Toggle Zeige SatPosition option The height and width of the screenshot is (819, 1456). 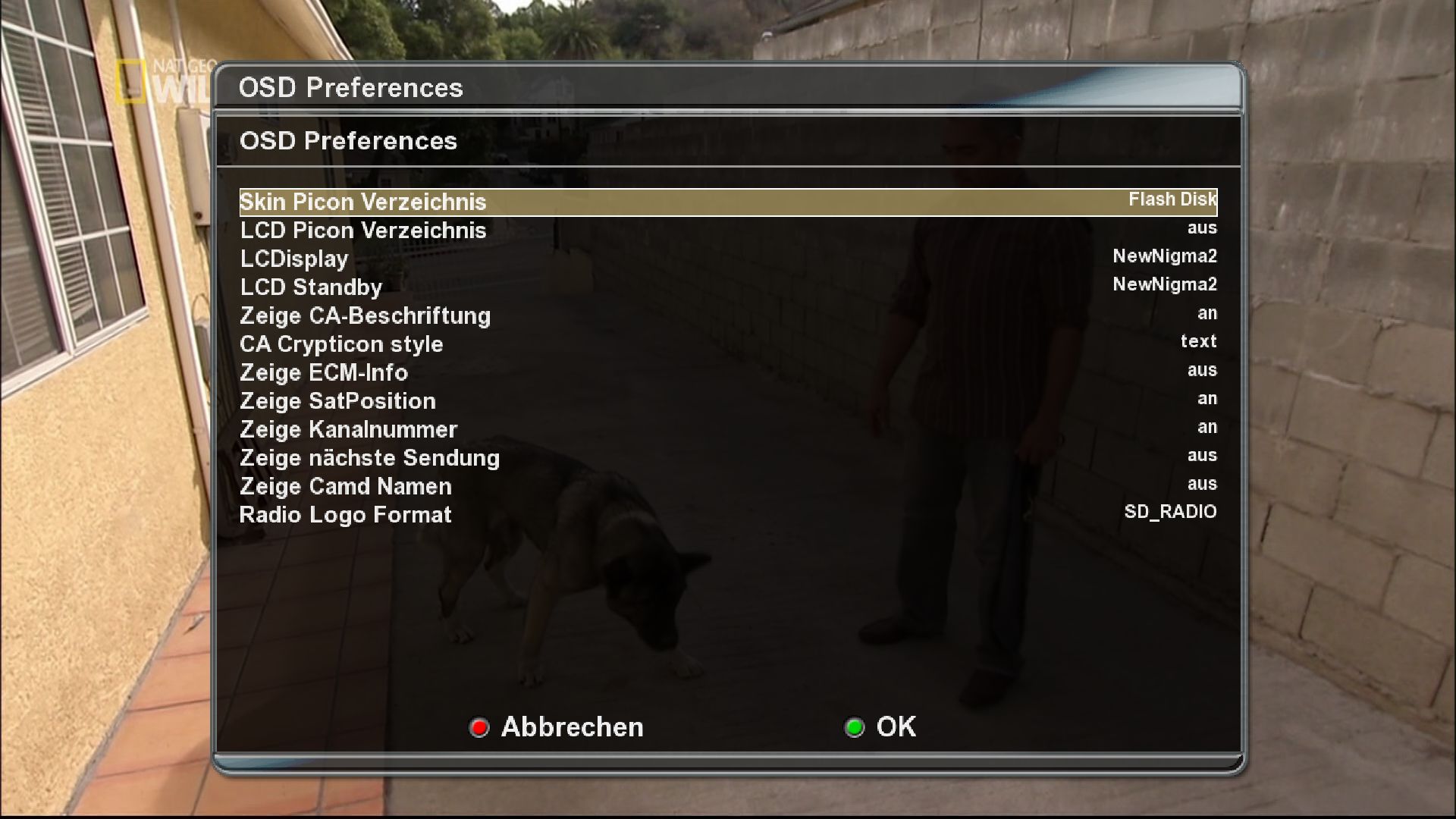pyautogui.click(x=728, y=401)
